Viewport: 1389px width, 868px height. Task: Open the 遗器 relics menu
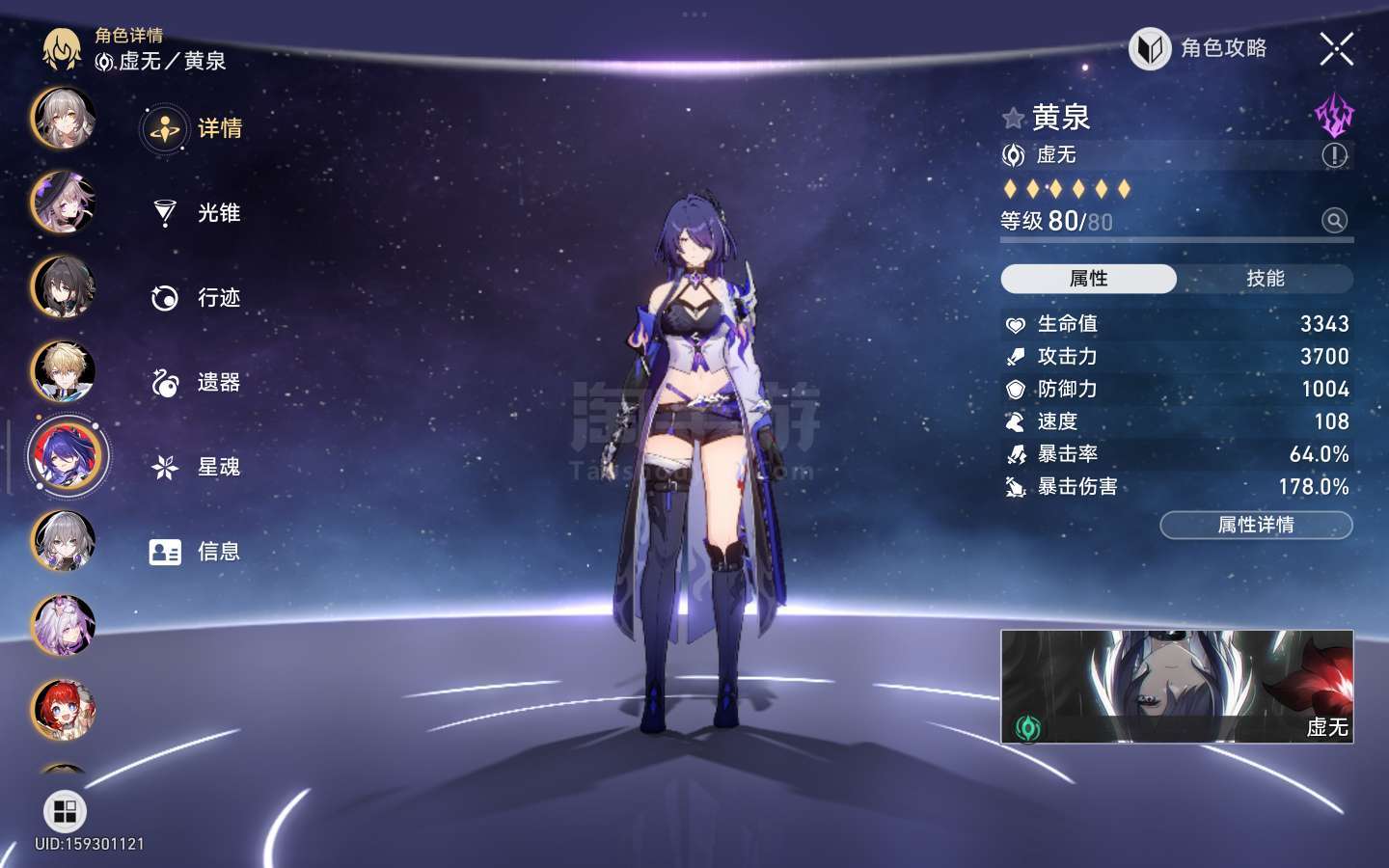pyautogui.click(x=197, y=383)
